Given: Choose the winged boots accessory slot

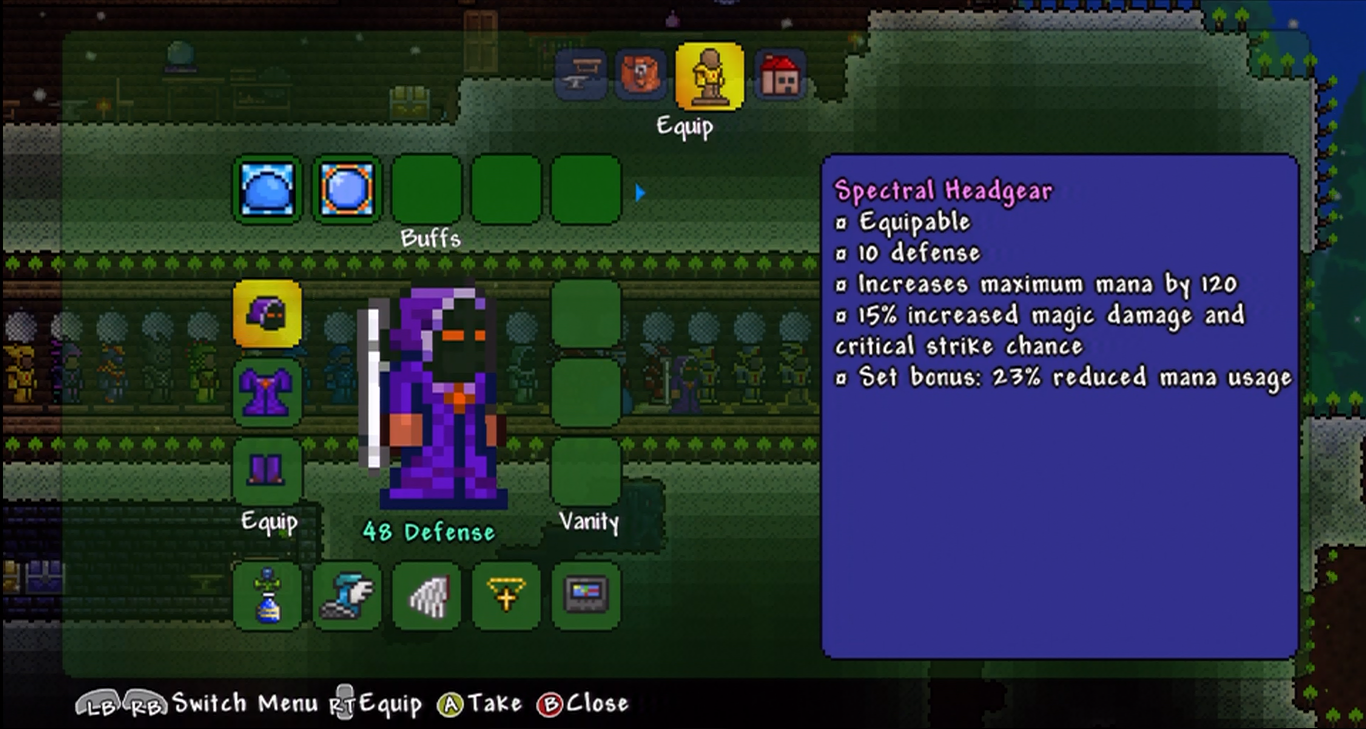Looking at the screenshot, I should [347, 596].
